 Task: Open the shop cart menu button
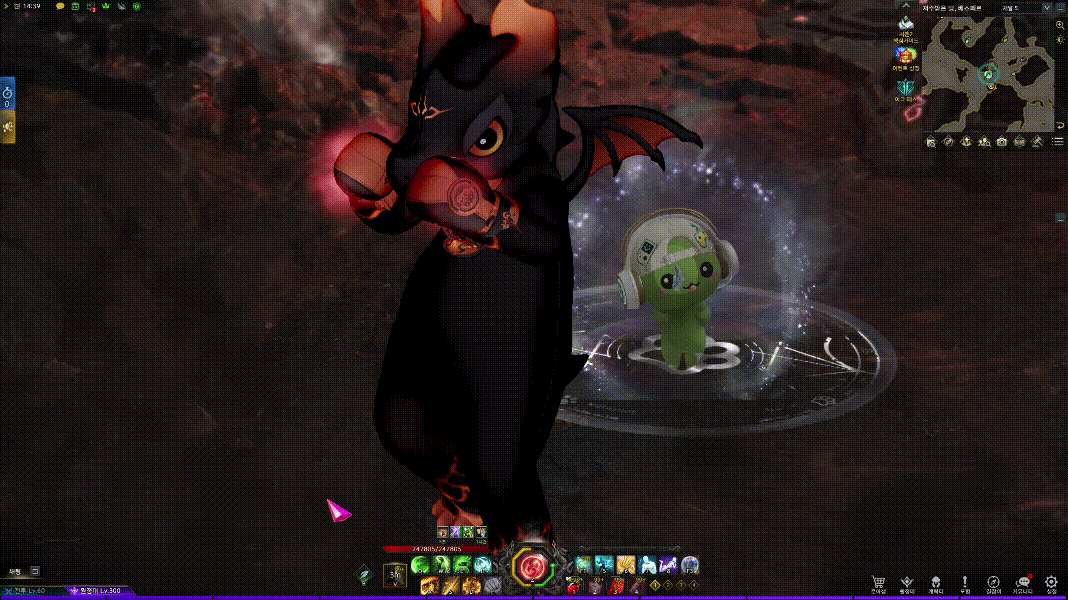878,582
